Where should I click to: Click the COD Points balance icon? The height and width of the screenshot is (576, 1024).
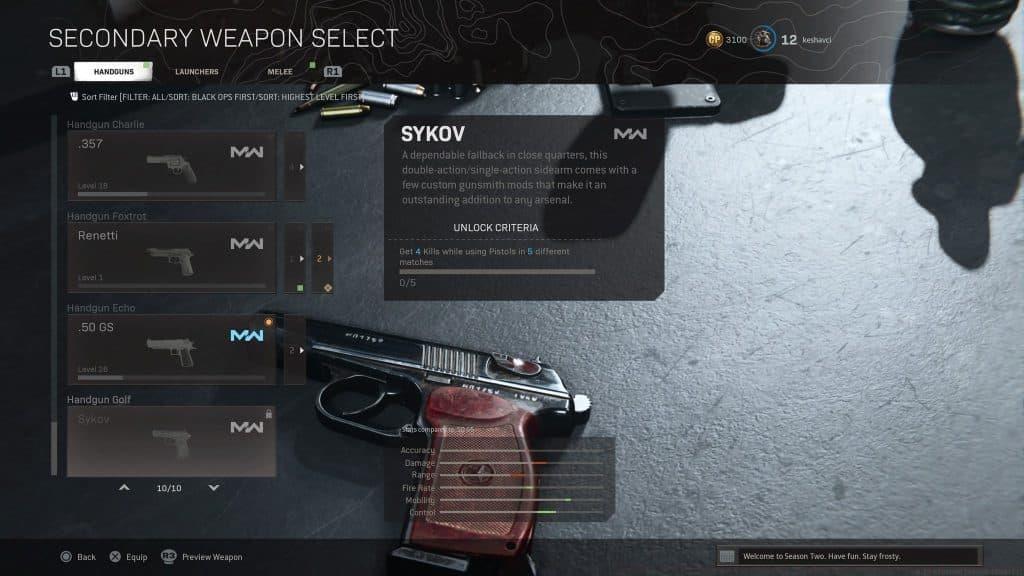[x=715, y=39]
